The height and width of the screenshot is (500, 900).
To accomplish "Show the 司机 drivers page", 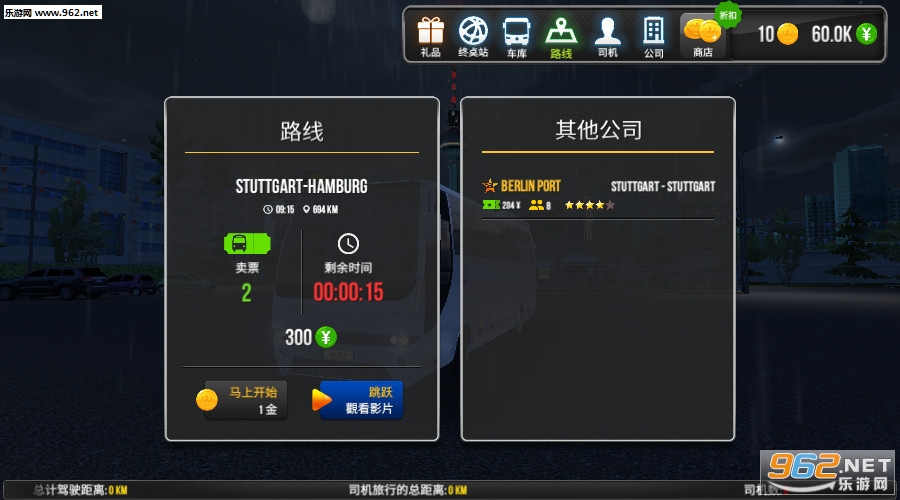I will [607, 36].
